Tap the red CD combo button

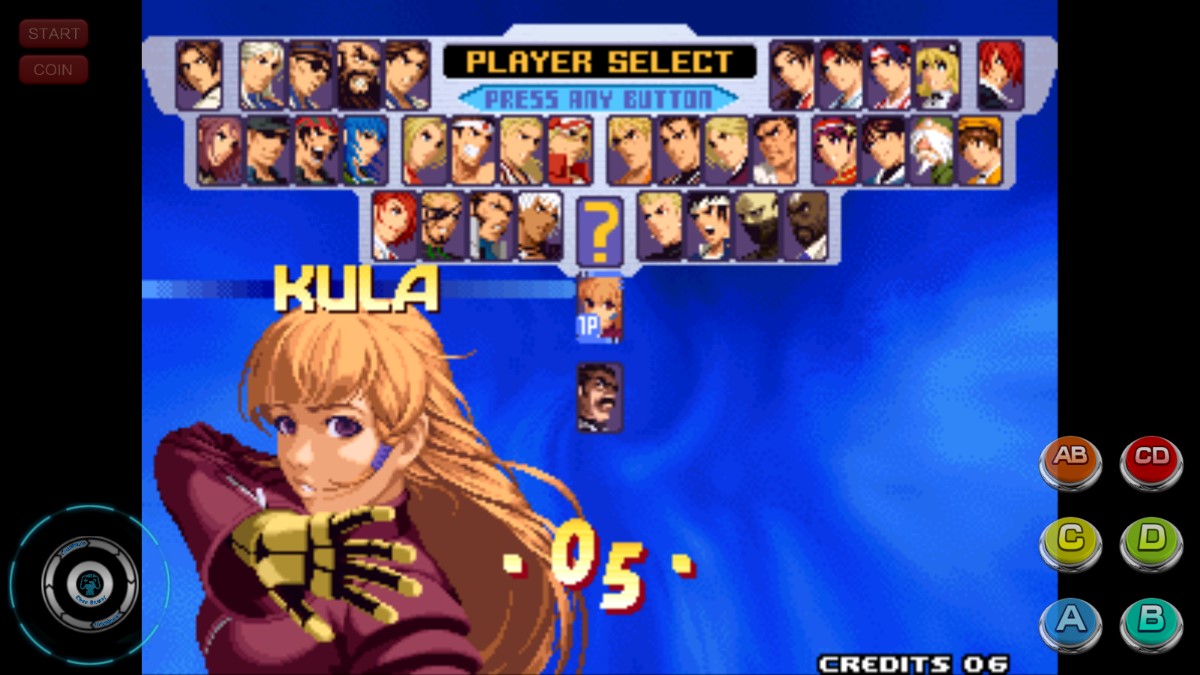click(x=1151, y=459)
